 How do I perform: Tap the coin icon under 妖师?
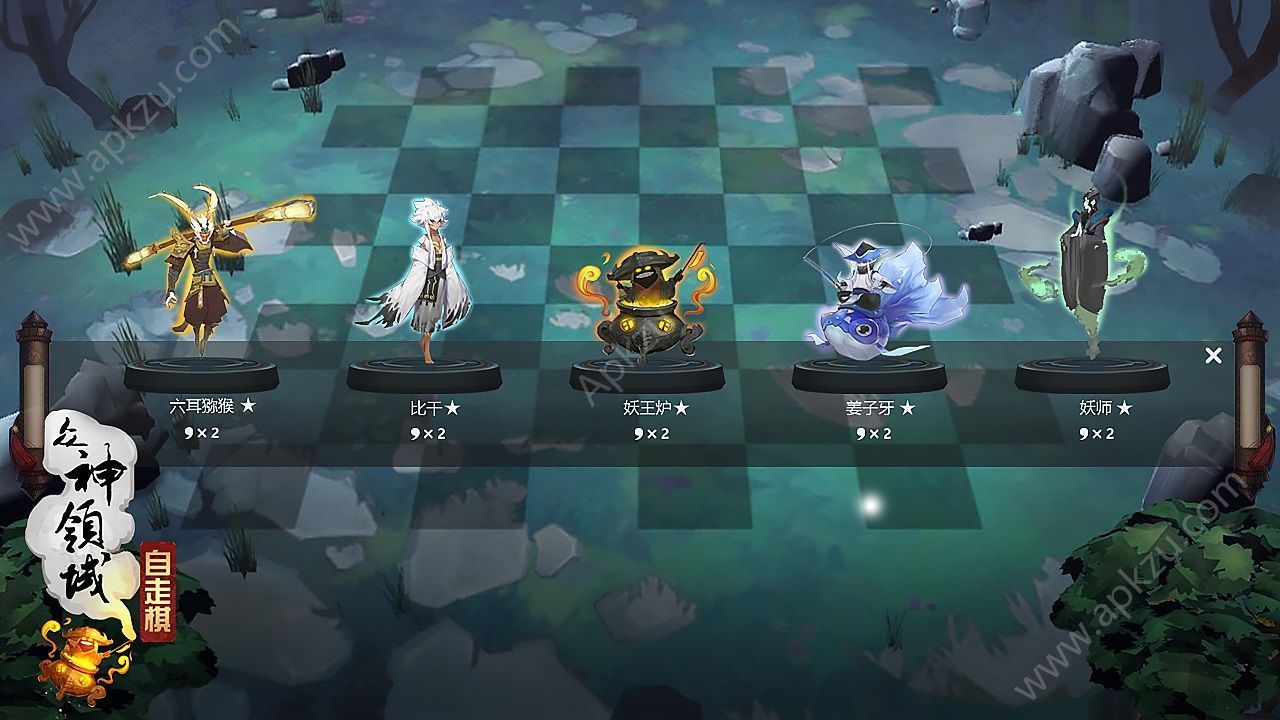pos(1086,433)
